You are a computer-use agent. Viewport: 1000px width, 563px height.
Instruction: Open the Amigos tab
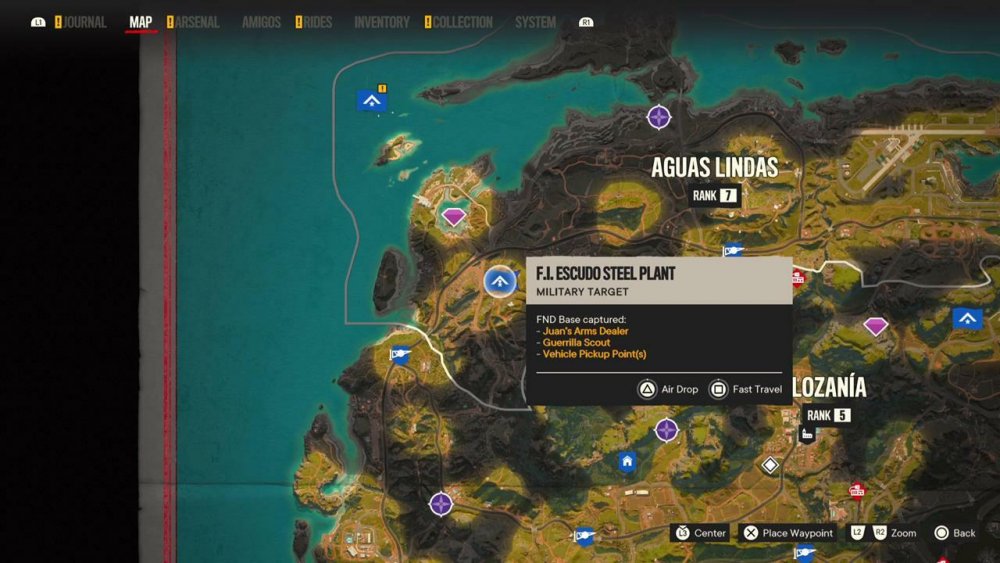coord(261,22)
